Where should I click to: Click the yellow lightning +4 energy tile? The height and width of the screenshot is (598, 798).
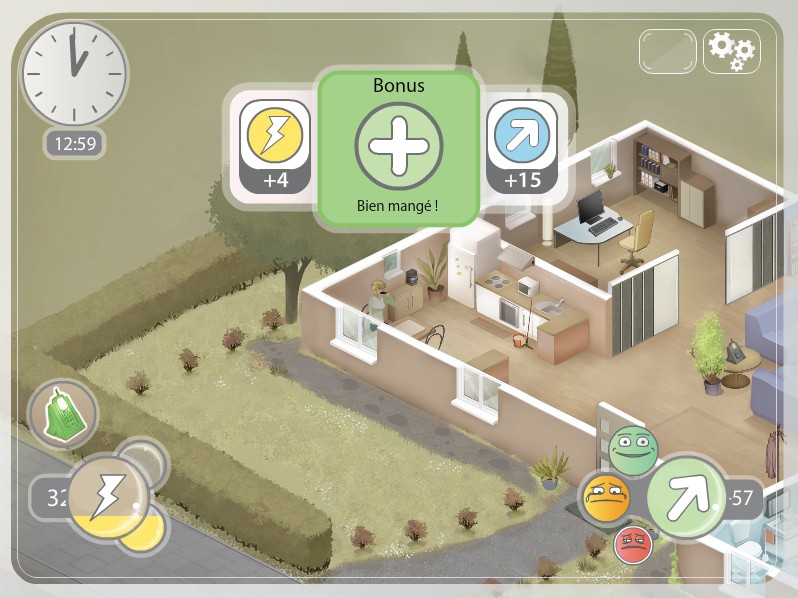pyautogui.click(x=275, y=145)
